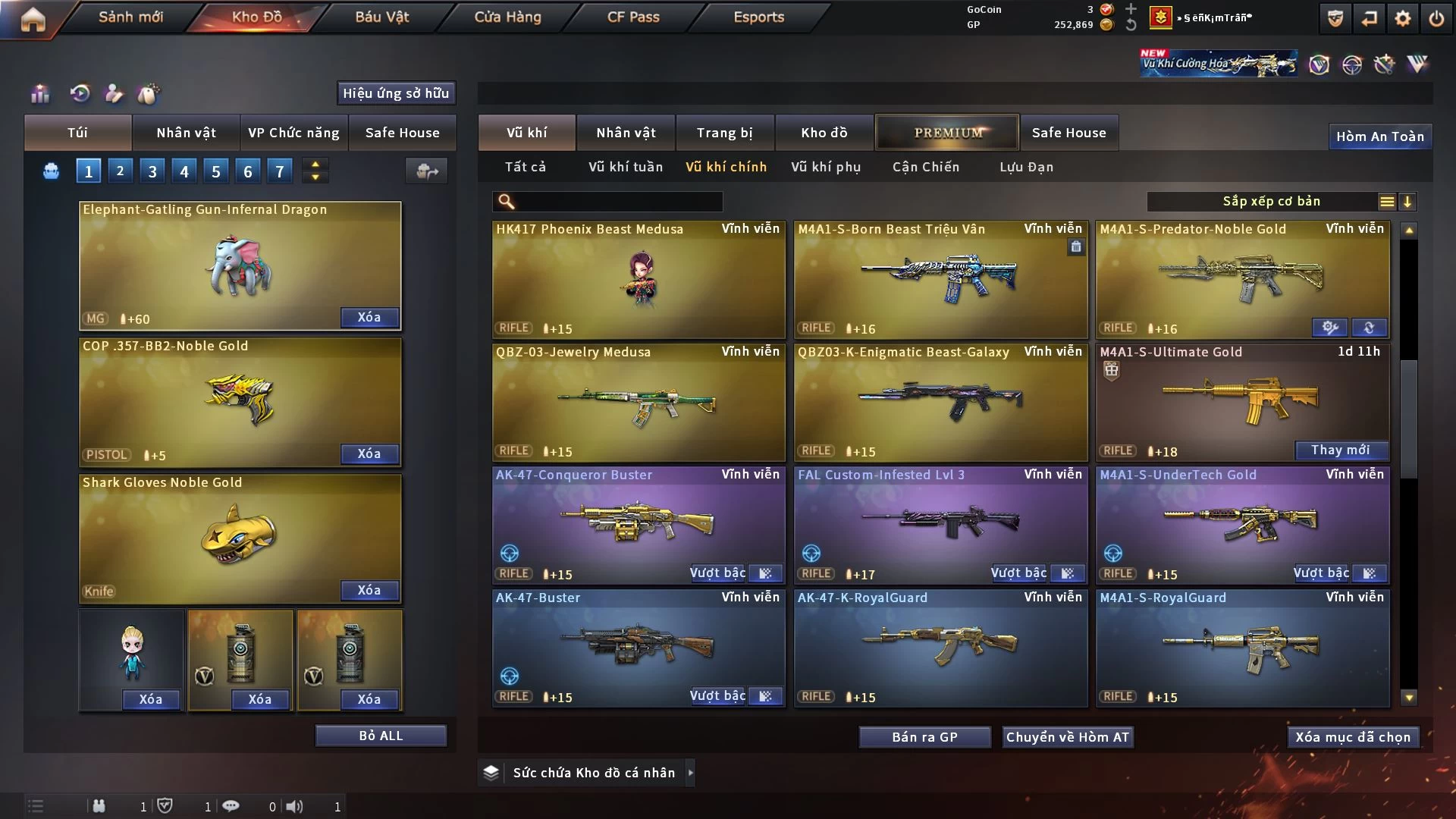Go to the Sảnh mới lobby tab
The image size is (1456, 819).
click(x=130, y=17)
